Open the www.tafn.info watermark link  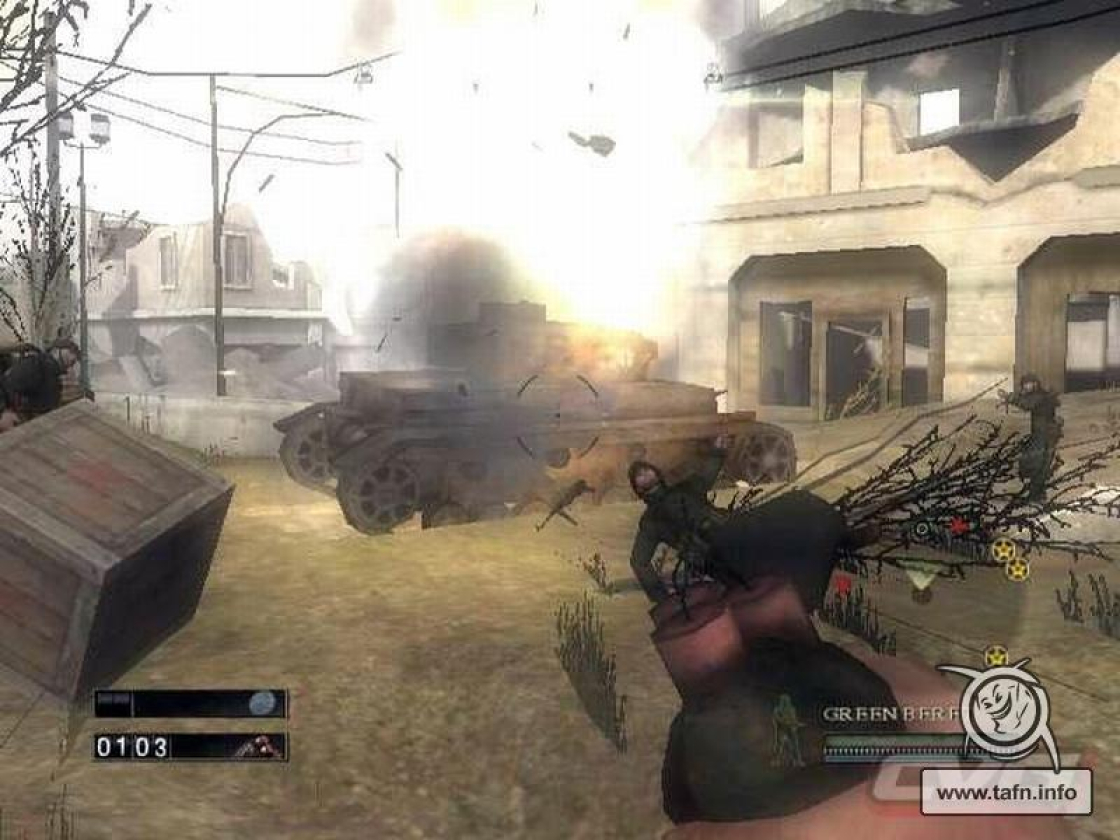click(x=1006, y=794)
